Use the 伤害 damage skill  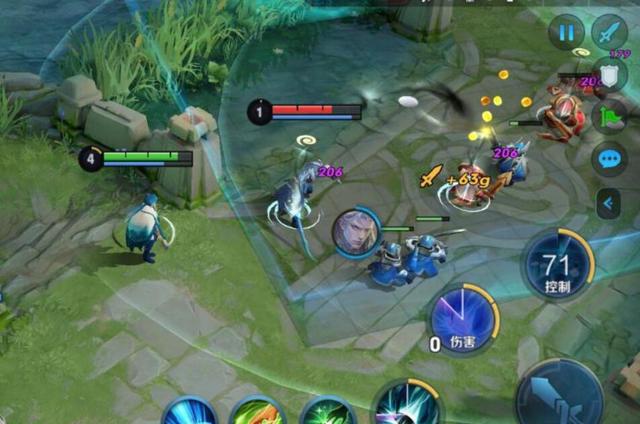463,320
